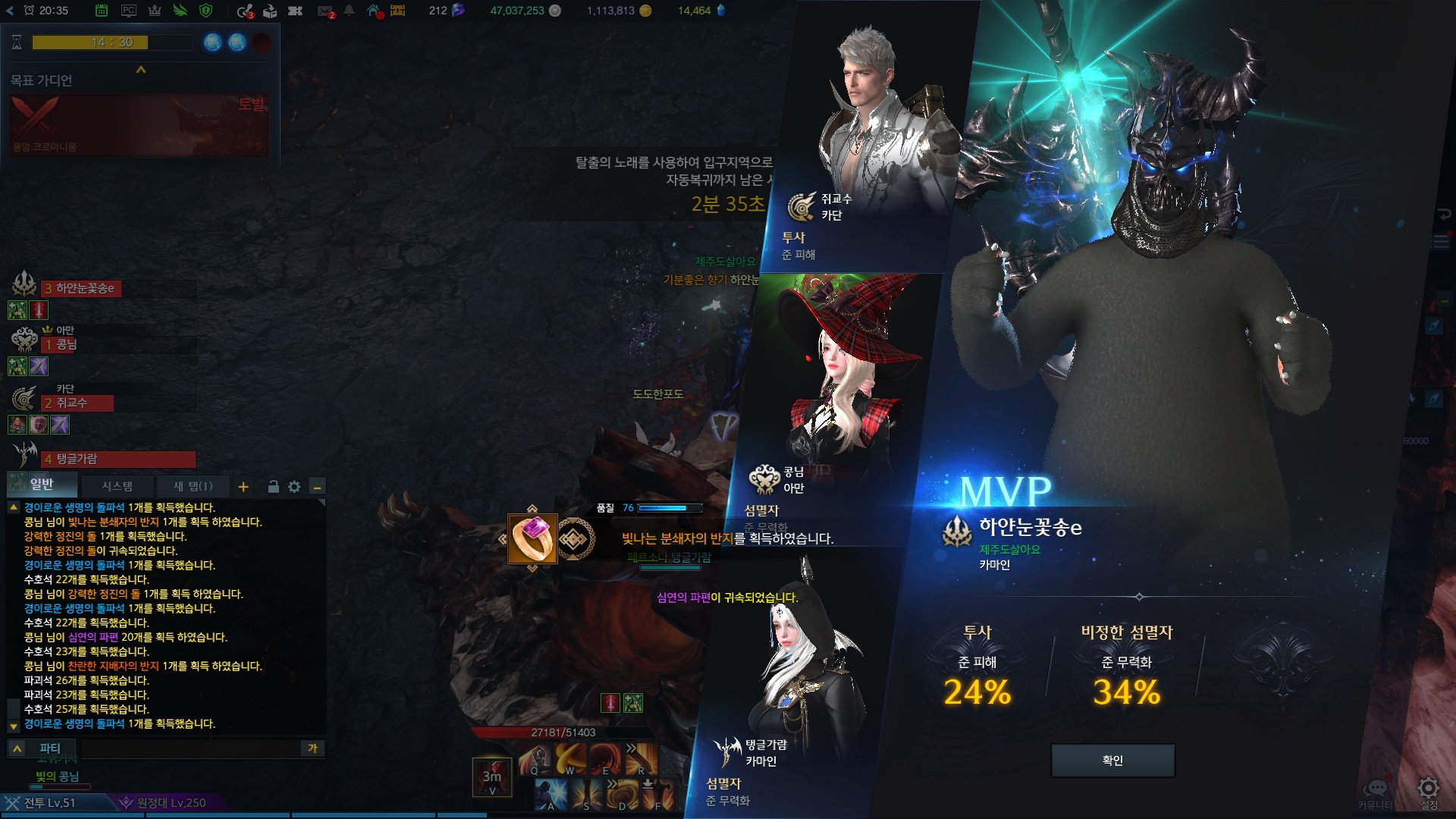1456x819 pixels.
Task: Click the back arrow beside clock
Action: point(9,11)
